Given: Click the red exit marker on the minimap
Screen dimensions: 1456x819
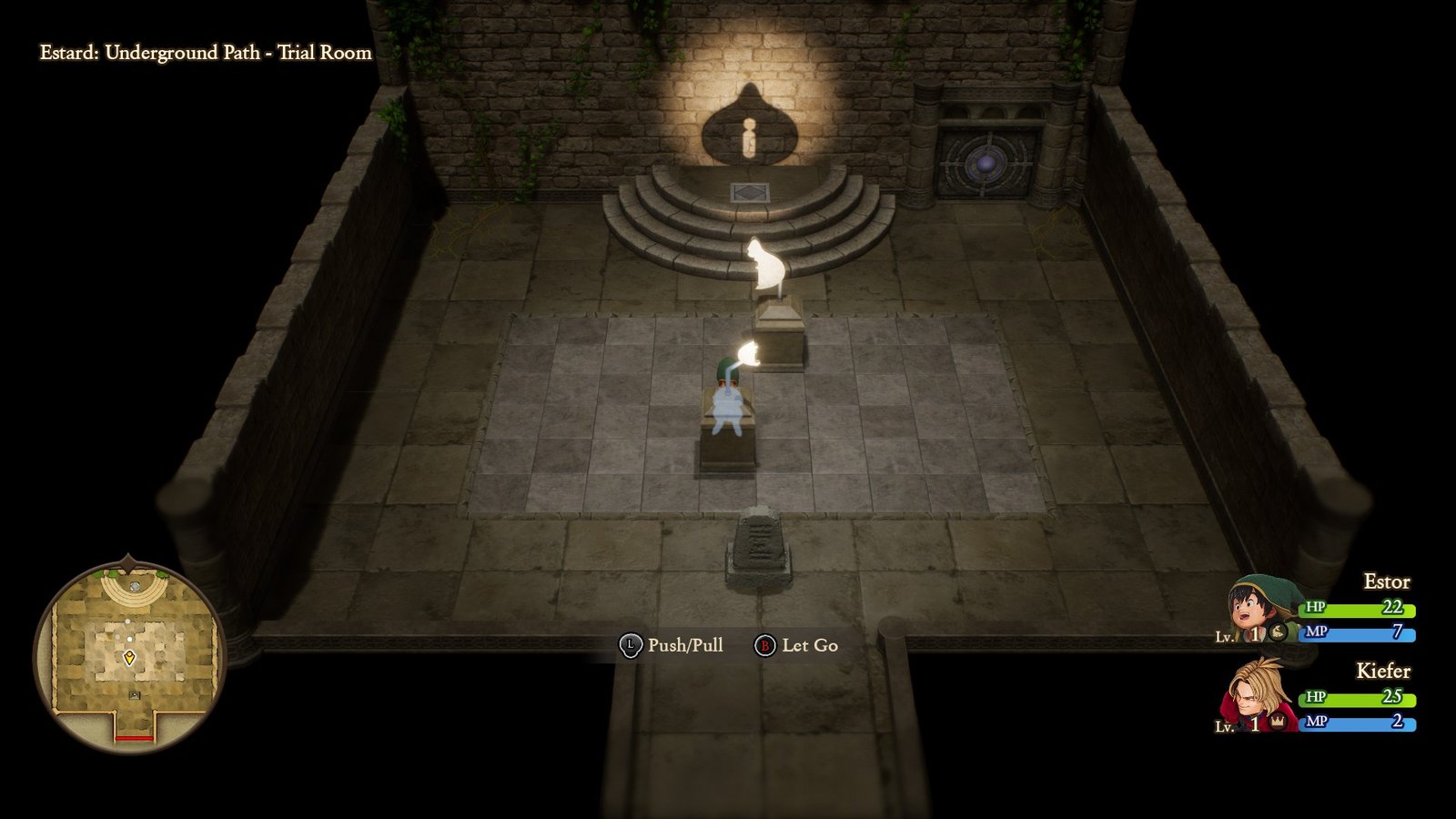Looking at the screenshot, I should [135, 738].
